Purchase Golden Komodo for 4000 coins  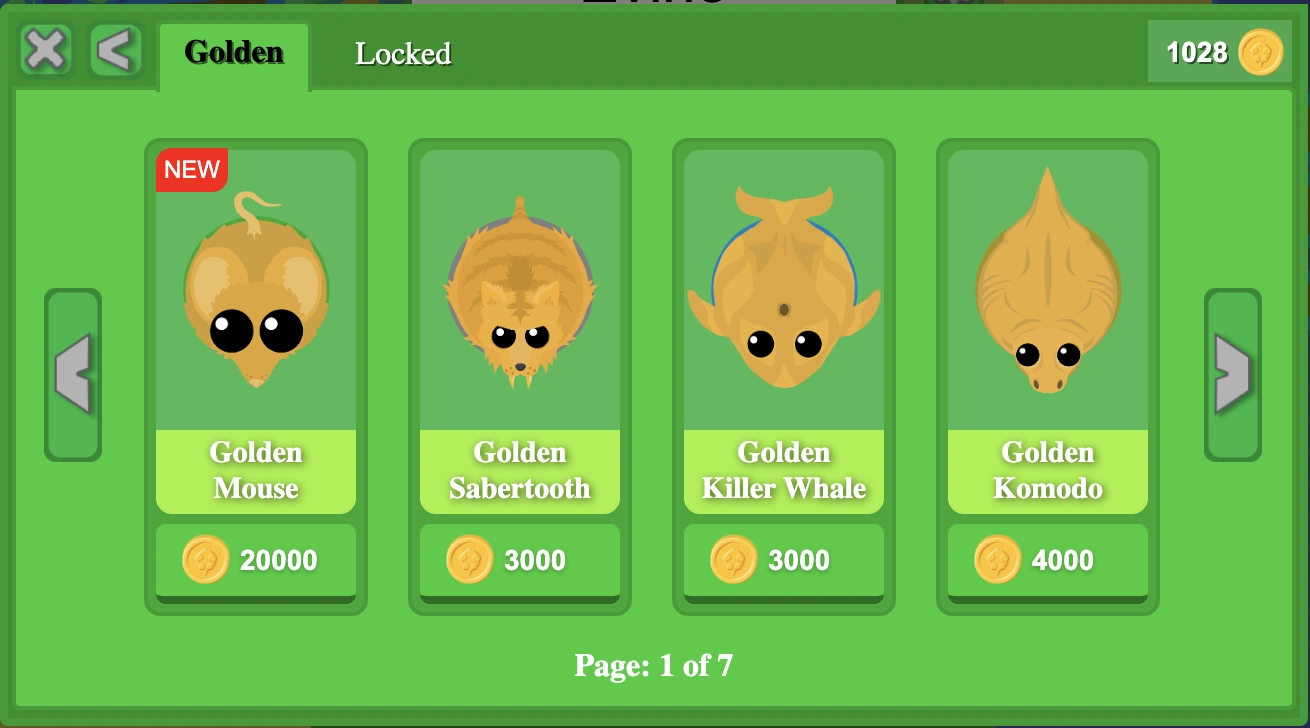1047,560
